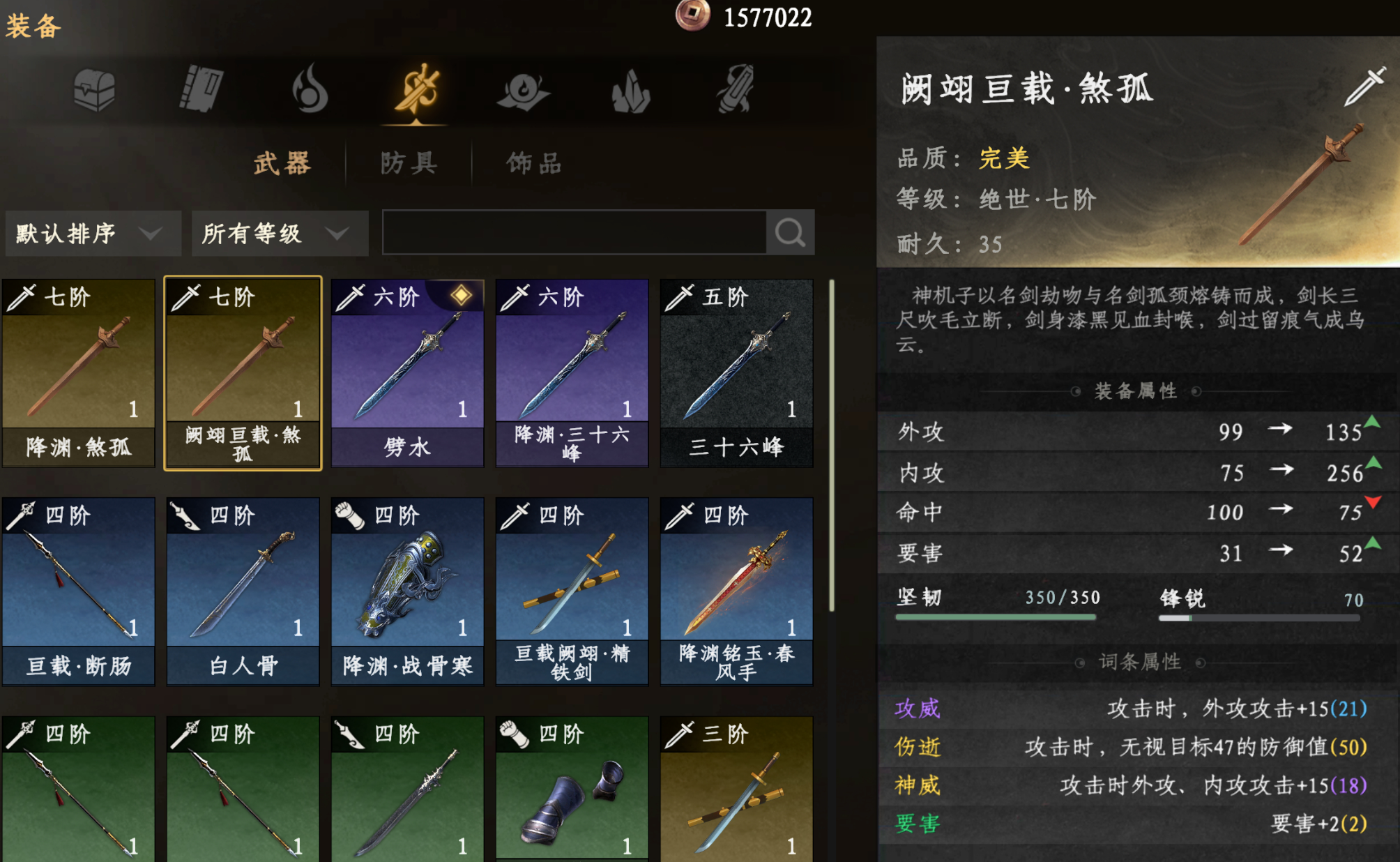The image size is (1400, 862).
Task: Open the treasure chest category icon
Action: (94, 90)
